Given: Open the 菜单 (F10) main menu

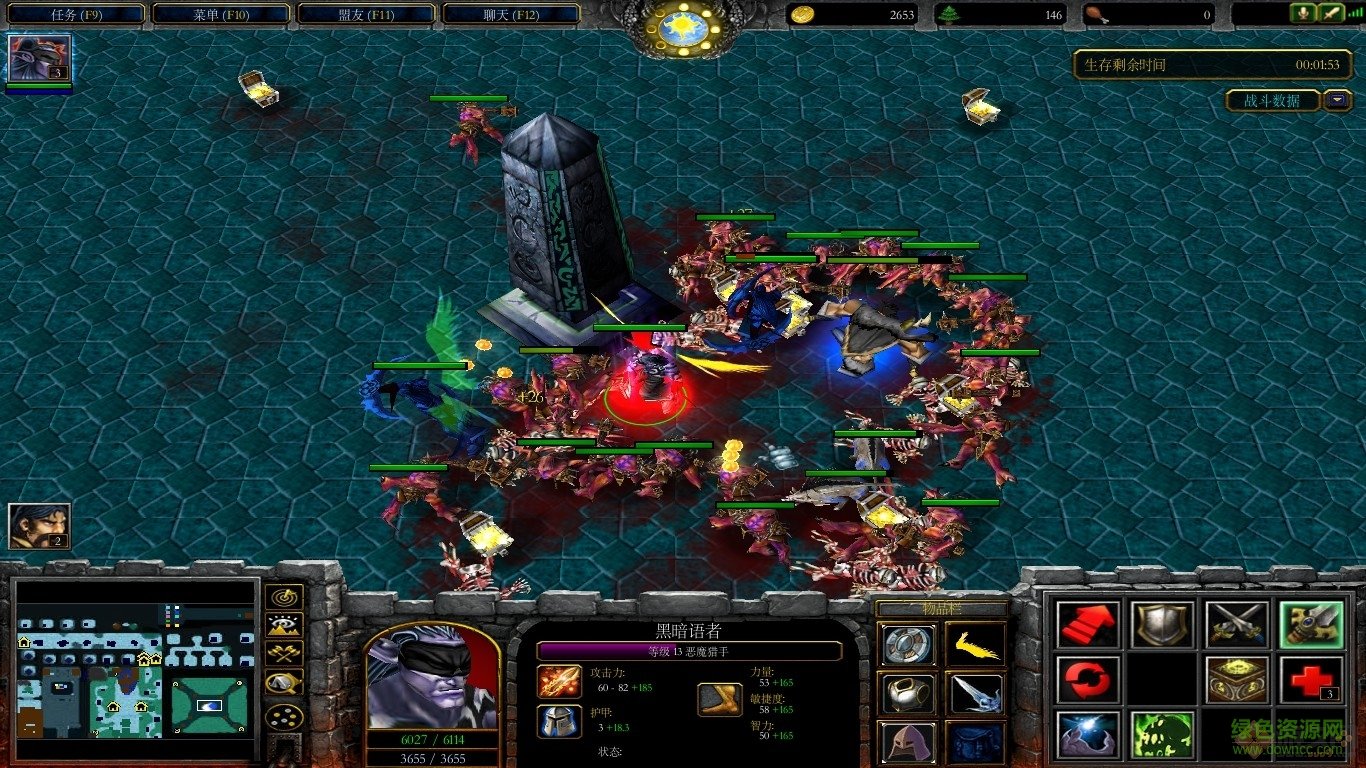Looking at the screenshot, I should click(219, 14).
